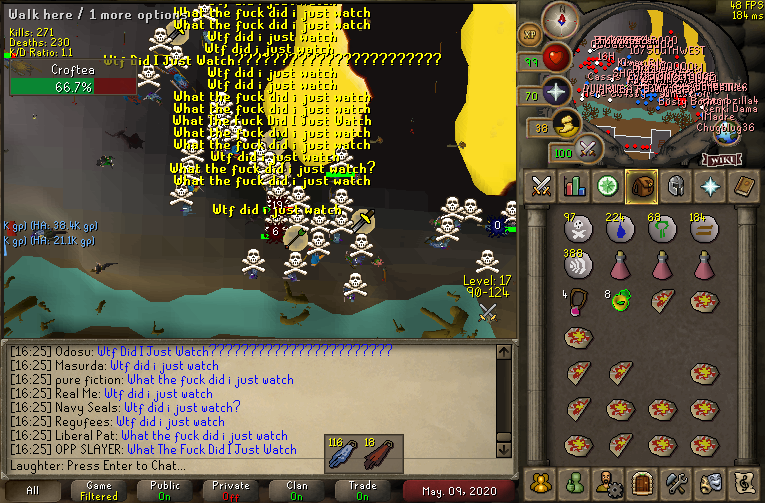Image resolution: width=765 pixels, height=503 pixels.
Task: Toggle the XP drops button
Action: tap(530, 36)
